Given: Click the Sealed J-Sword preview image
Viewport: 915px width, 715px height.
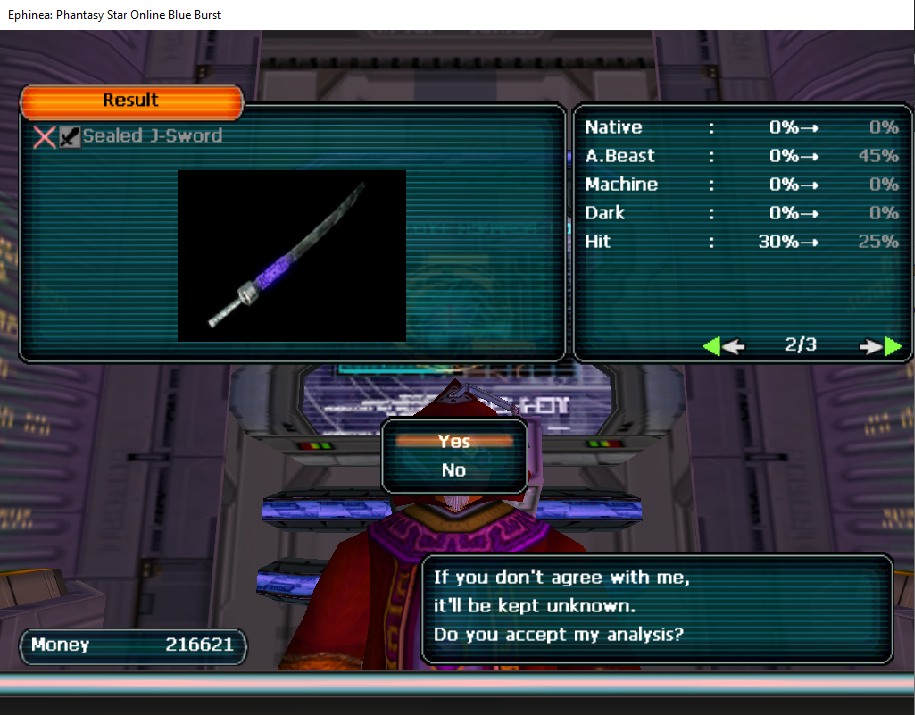Looking at the screenshot, I should coord(291,255).
